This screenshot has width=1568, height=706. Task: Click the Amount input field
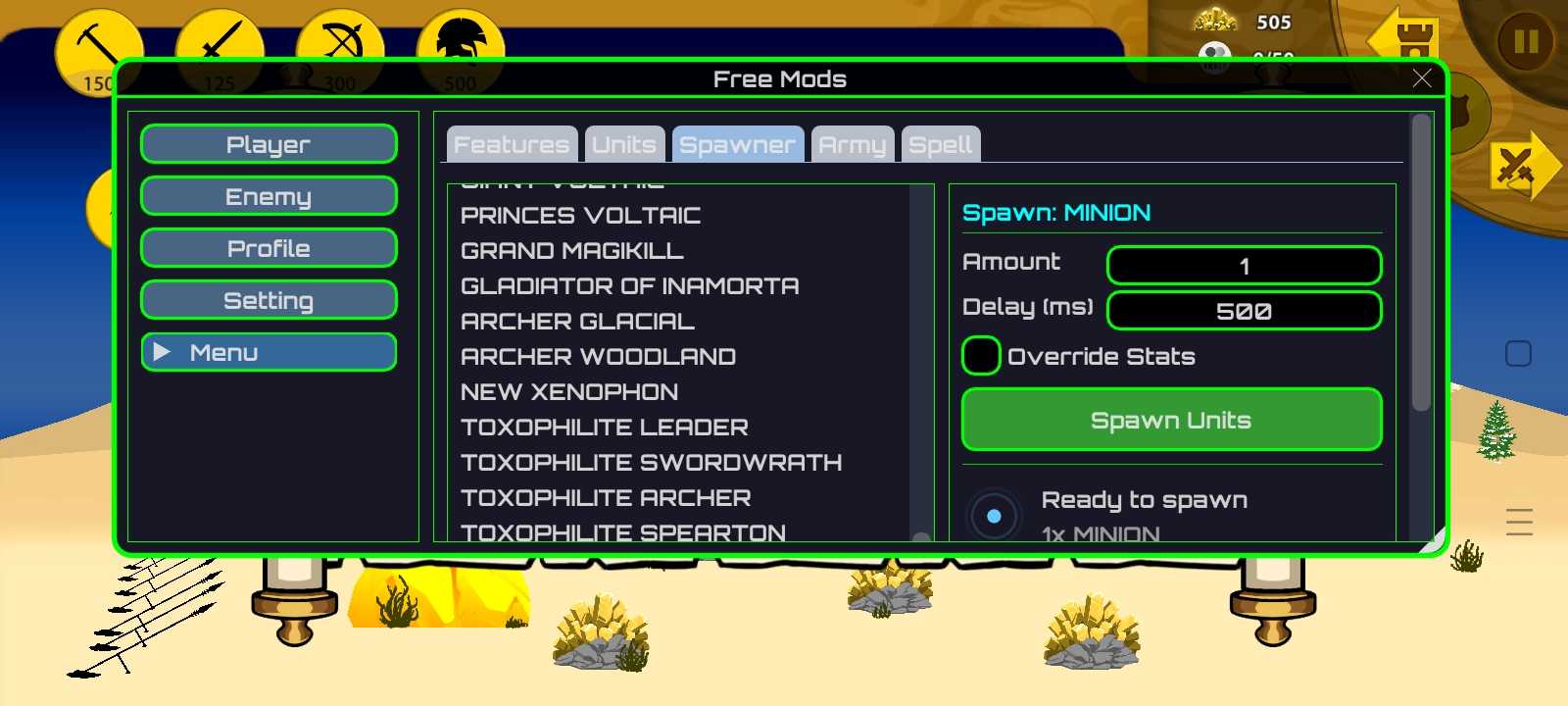click(x=1244, y=266)
